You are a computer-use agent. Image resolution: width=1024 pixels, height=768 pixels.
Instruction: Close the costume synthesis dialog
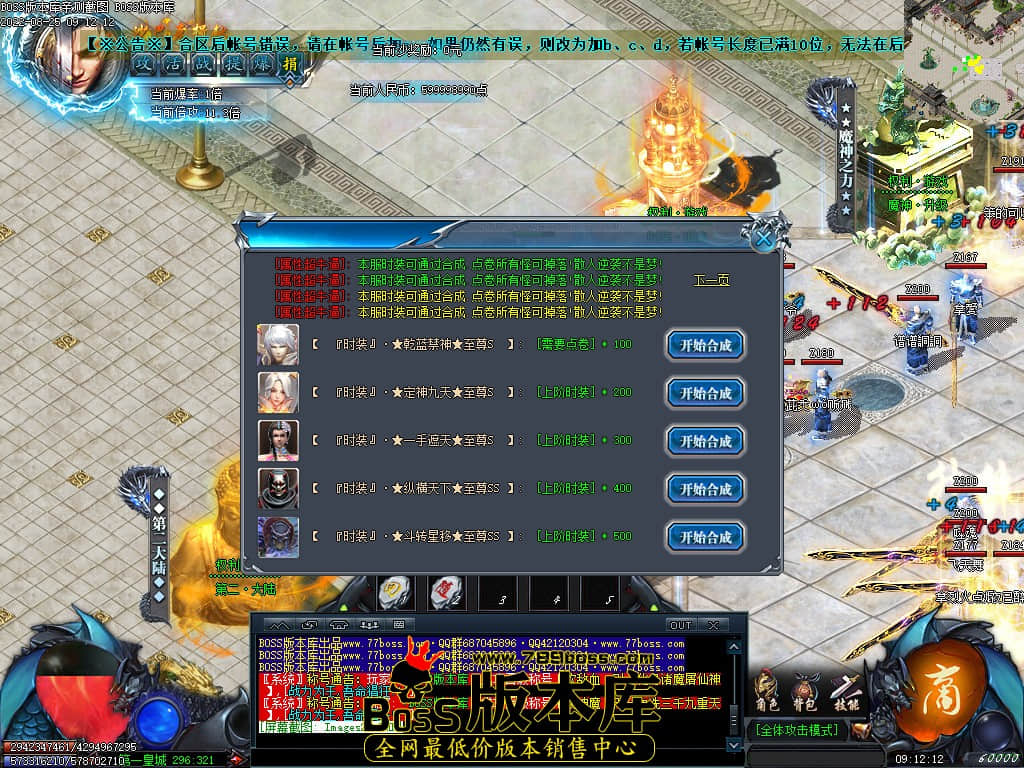pos(763,238)
